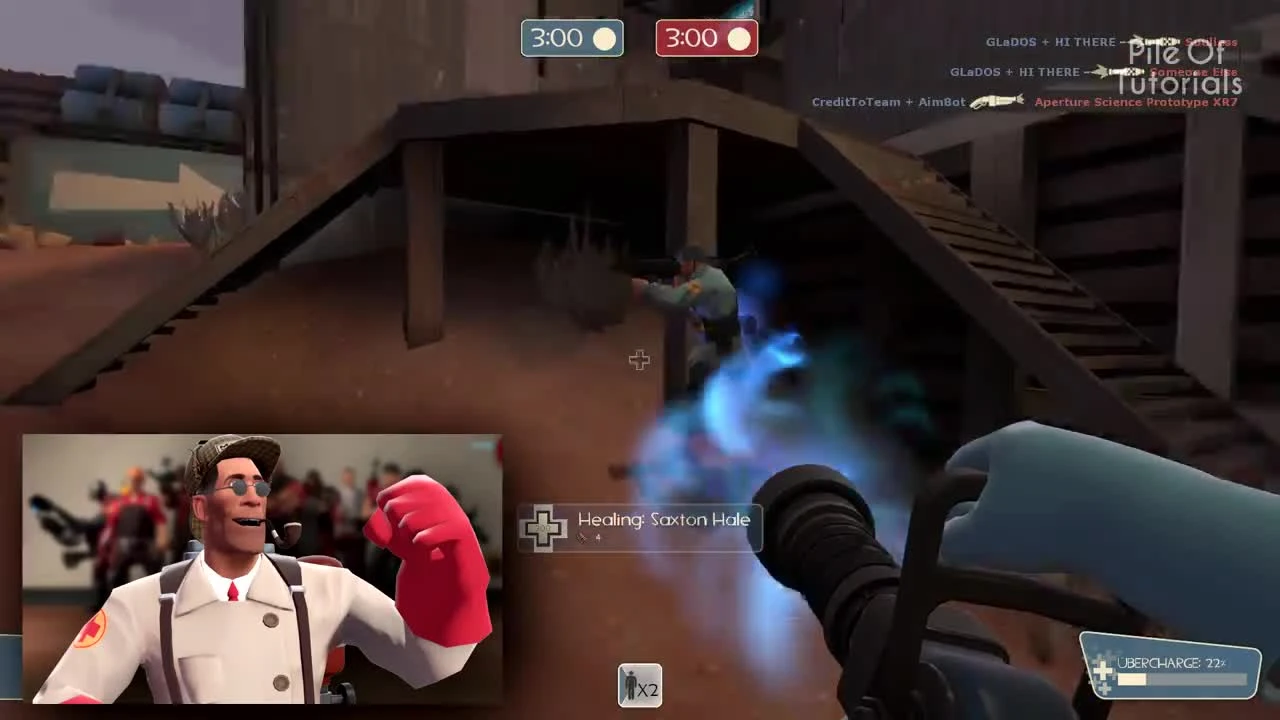Open the Healing: Saxton Hale target panel
This screenshot has width=1280, height=720.
click(640, 527)
